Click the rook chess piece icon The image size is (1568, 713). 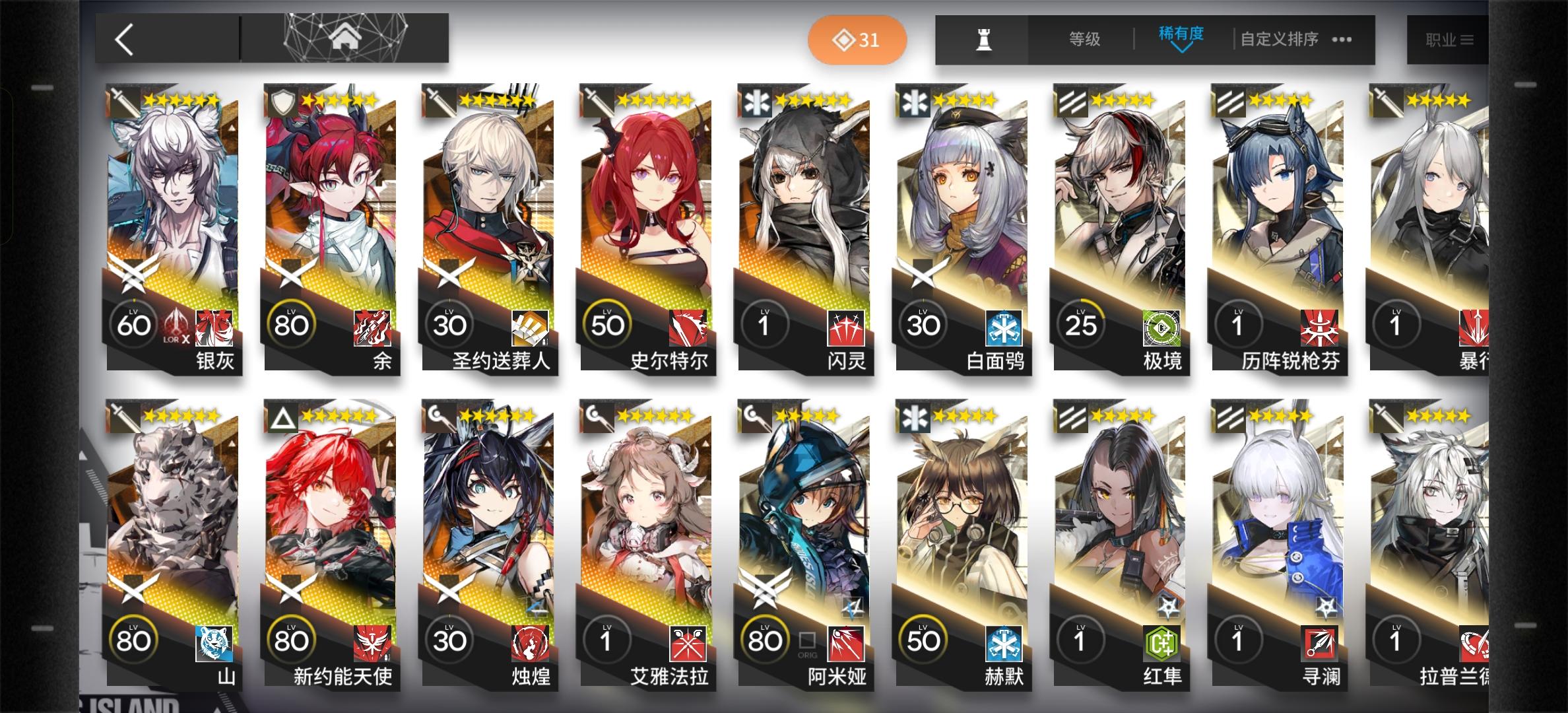pyautogui.click(x=981, y=38)
